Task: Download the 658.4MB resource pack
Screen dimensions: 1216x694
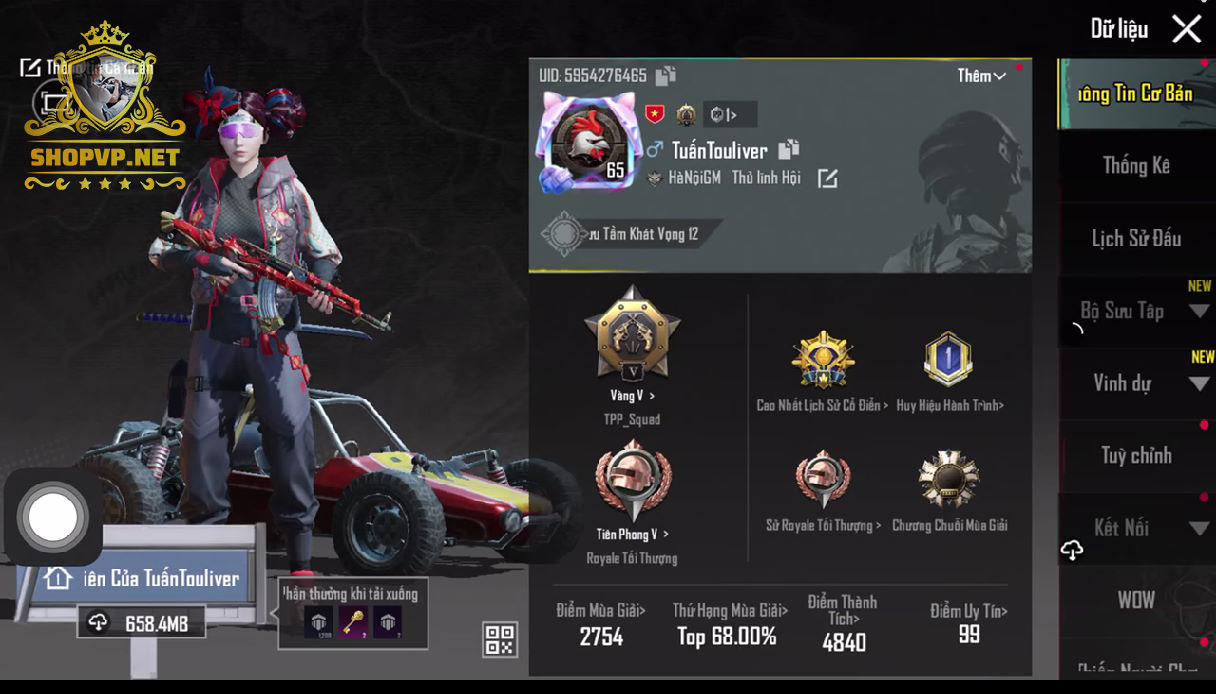Action: pyautogui.click(x=142, y=623)
